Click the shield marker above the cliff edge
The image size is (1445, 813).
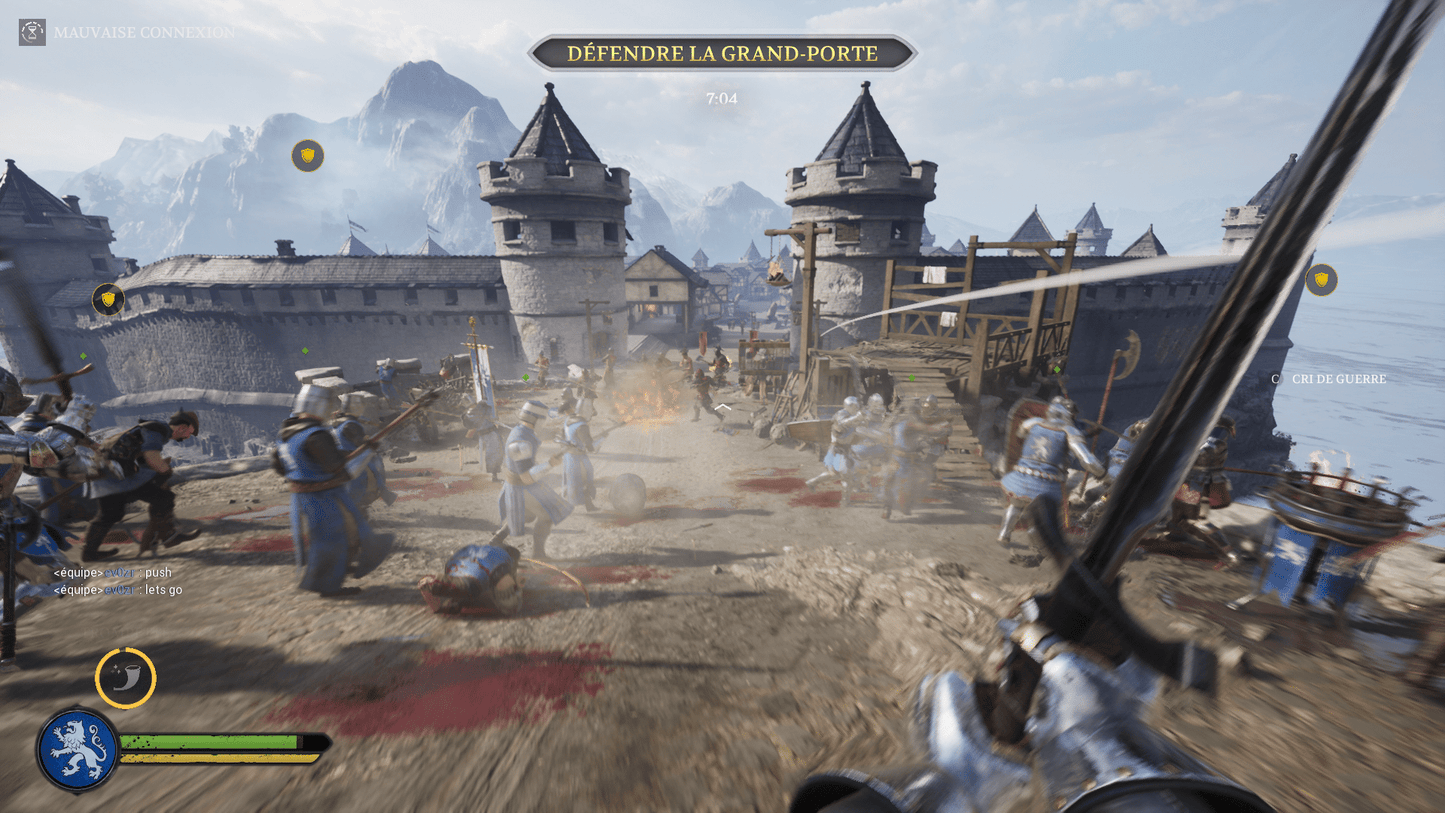pos(1320,281)
